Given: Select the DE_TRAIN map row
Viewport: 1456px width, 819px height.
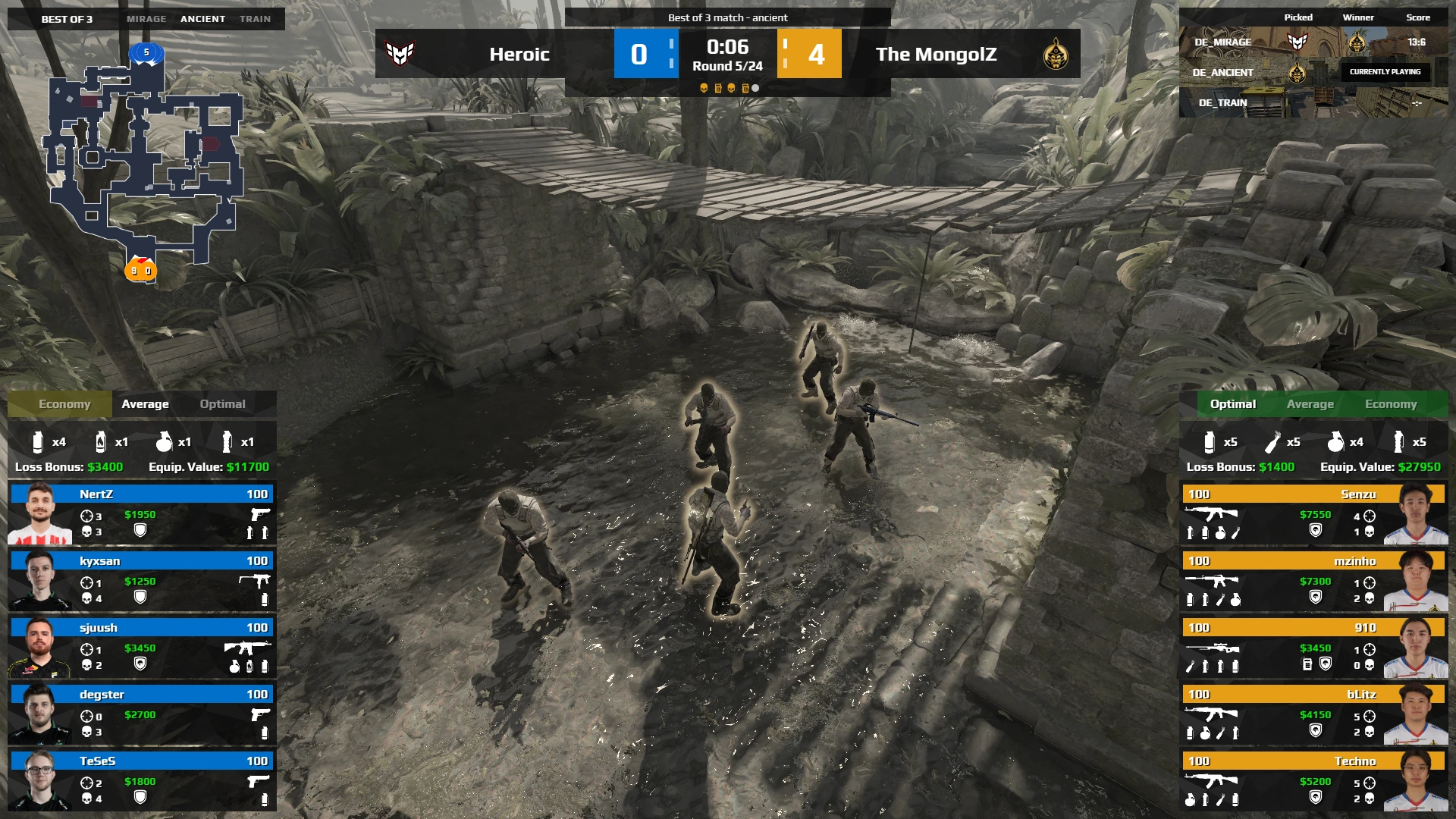Looking at the screenshot, I should (1312, 102).
